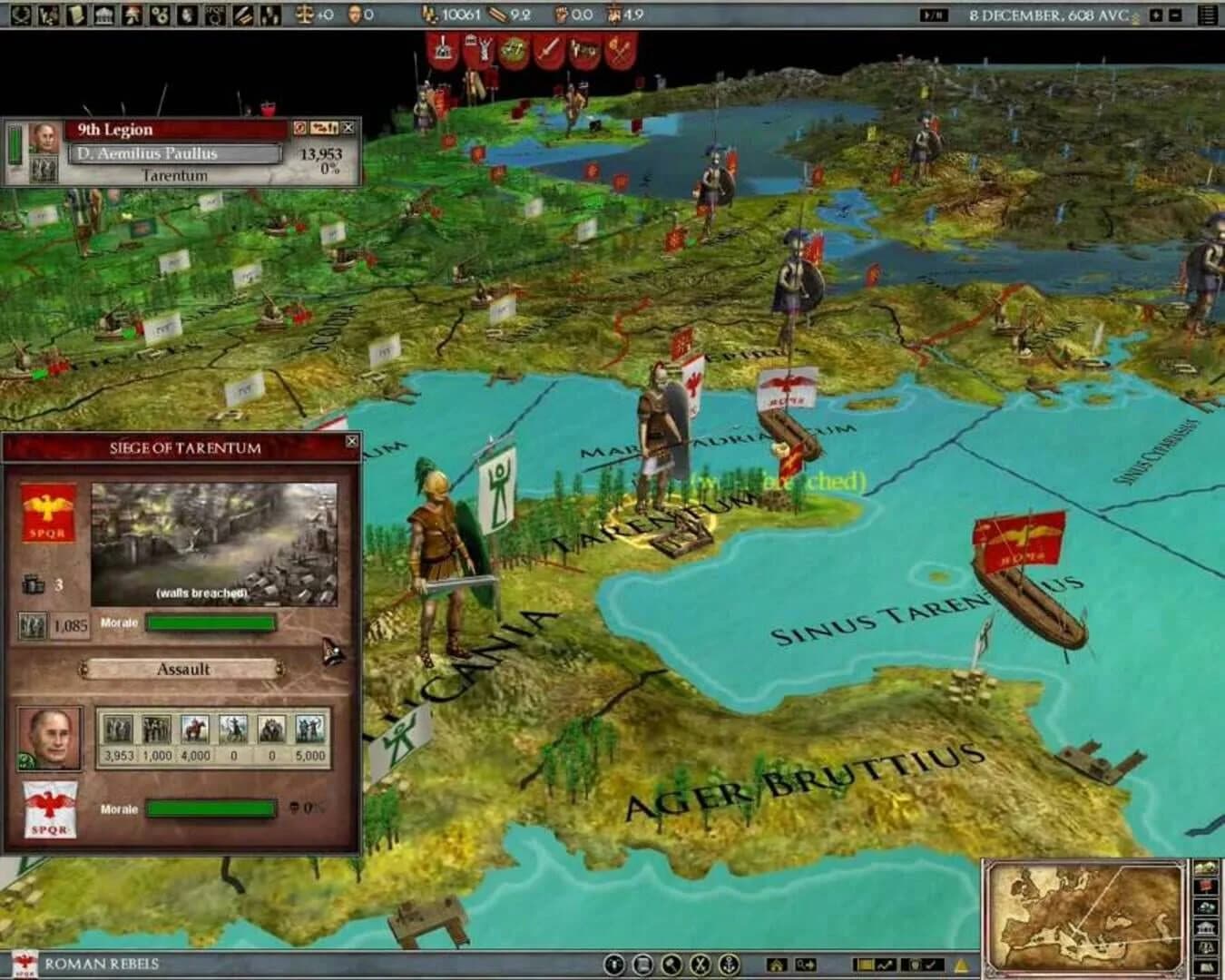The image size is (1225, 980).
Task: Click the arrow beside the 608 AVC date
Action: 1155,15
